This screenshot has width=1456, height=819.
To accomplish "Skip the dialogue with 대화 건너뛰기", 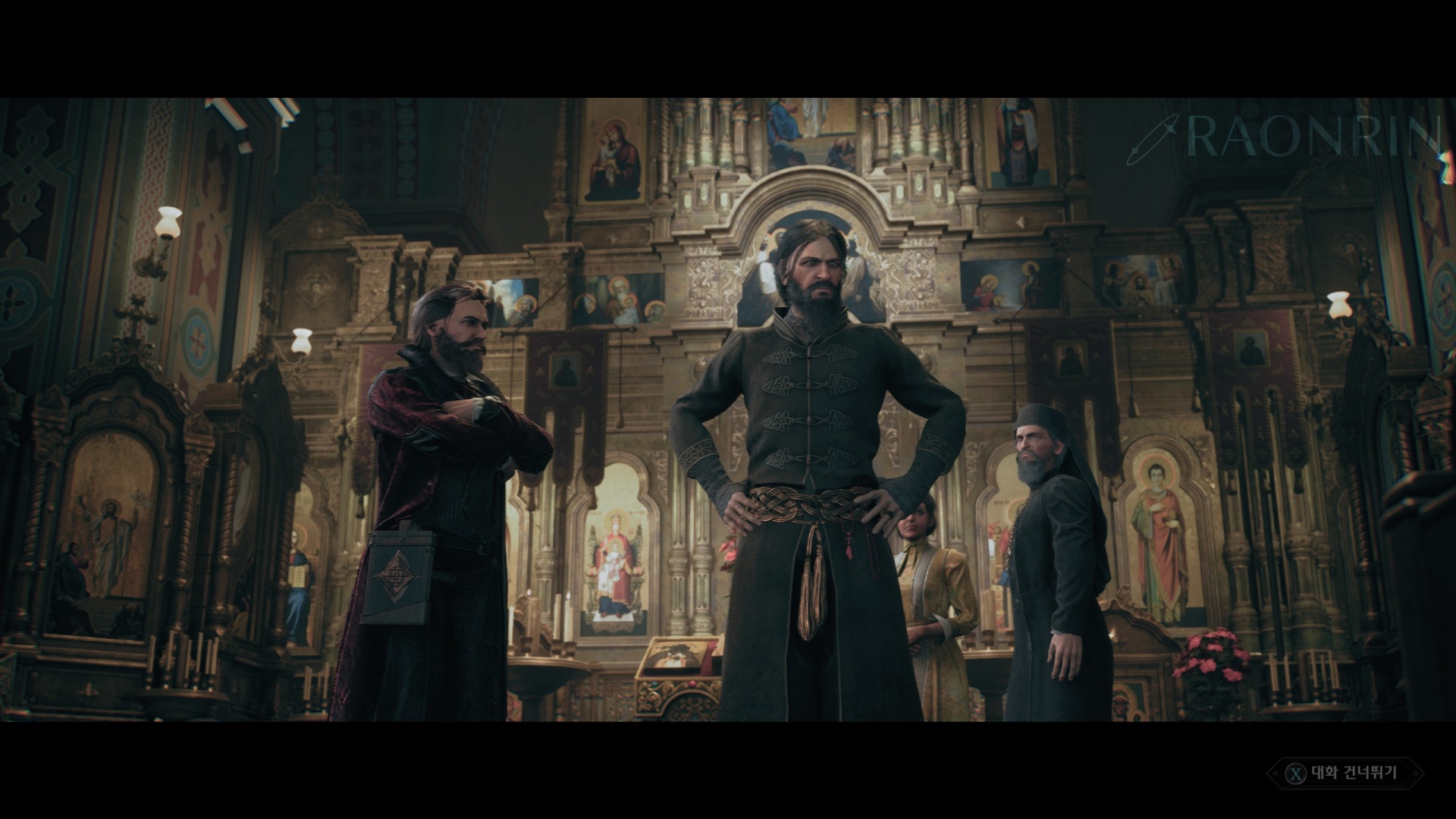I will 1345,773.
